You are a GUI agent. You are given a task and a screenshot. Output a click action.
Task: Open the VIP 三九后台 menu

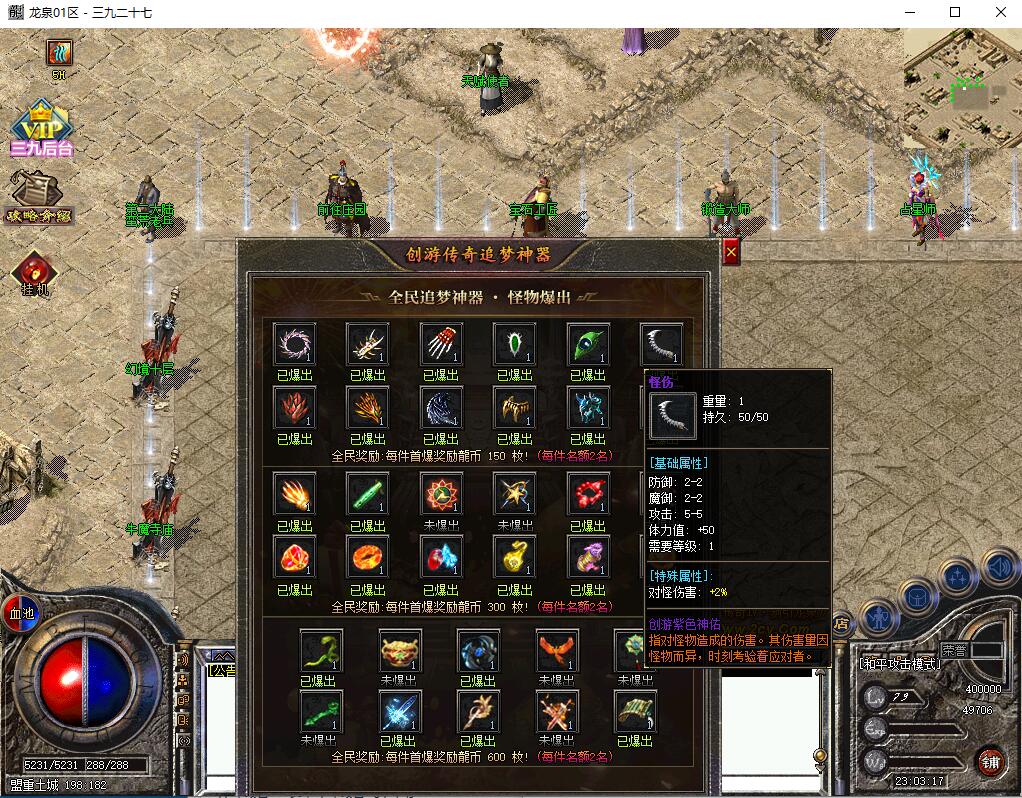pyautogui.click(x=41, y=128)
